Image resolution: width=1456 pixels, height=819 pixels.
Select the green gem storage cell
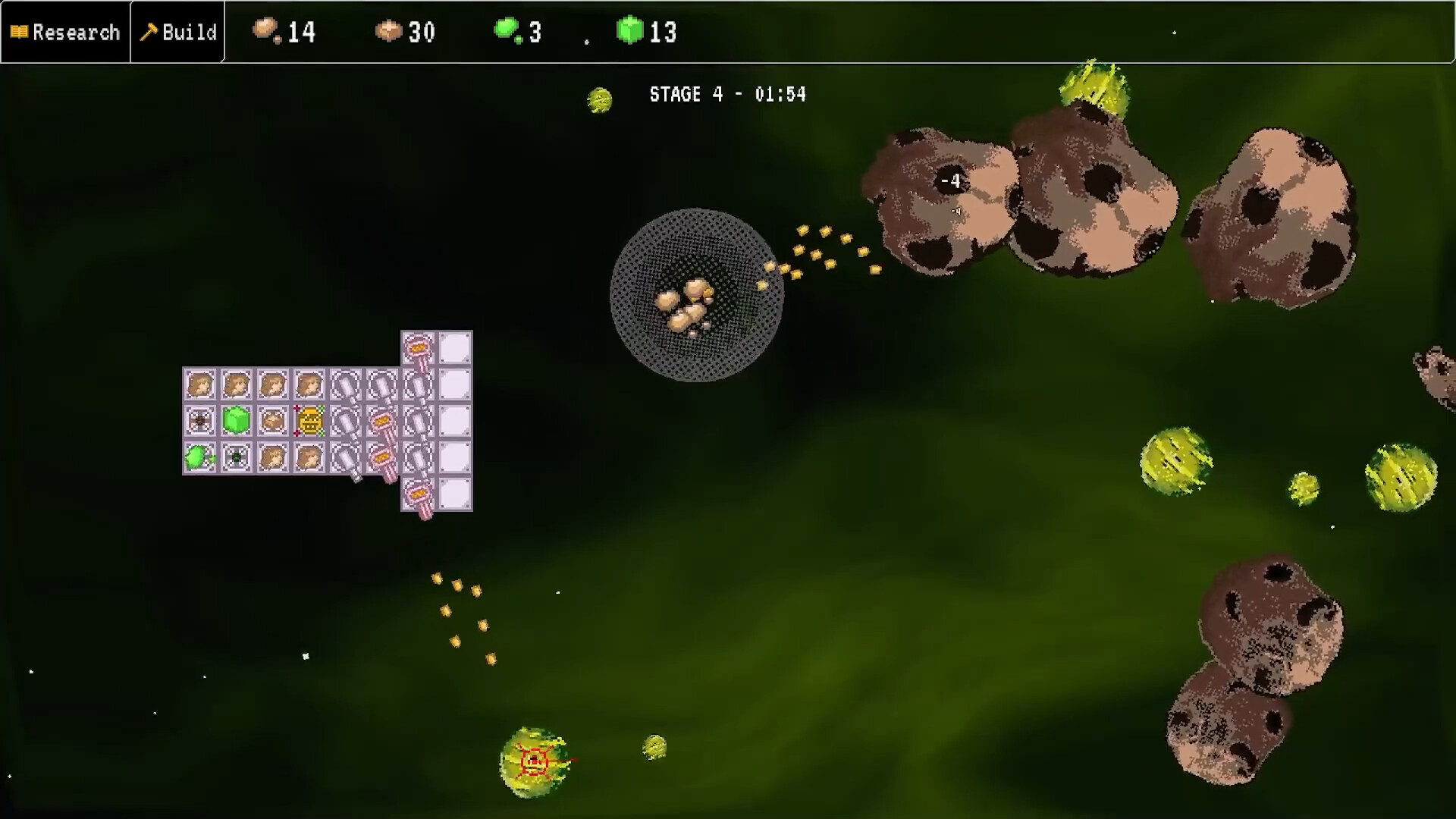tap(237, 420)
